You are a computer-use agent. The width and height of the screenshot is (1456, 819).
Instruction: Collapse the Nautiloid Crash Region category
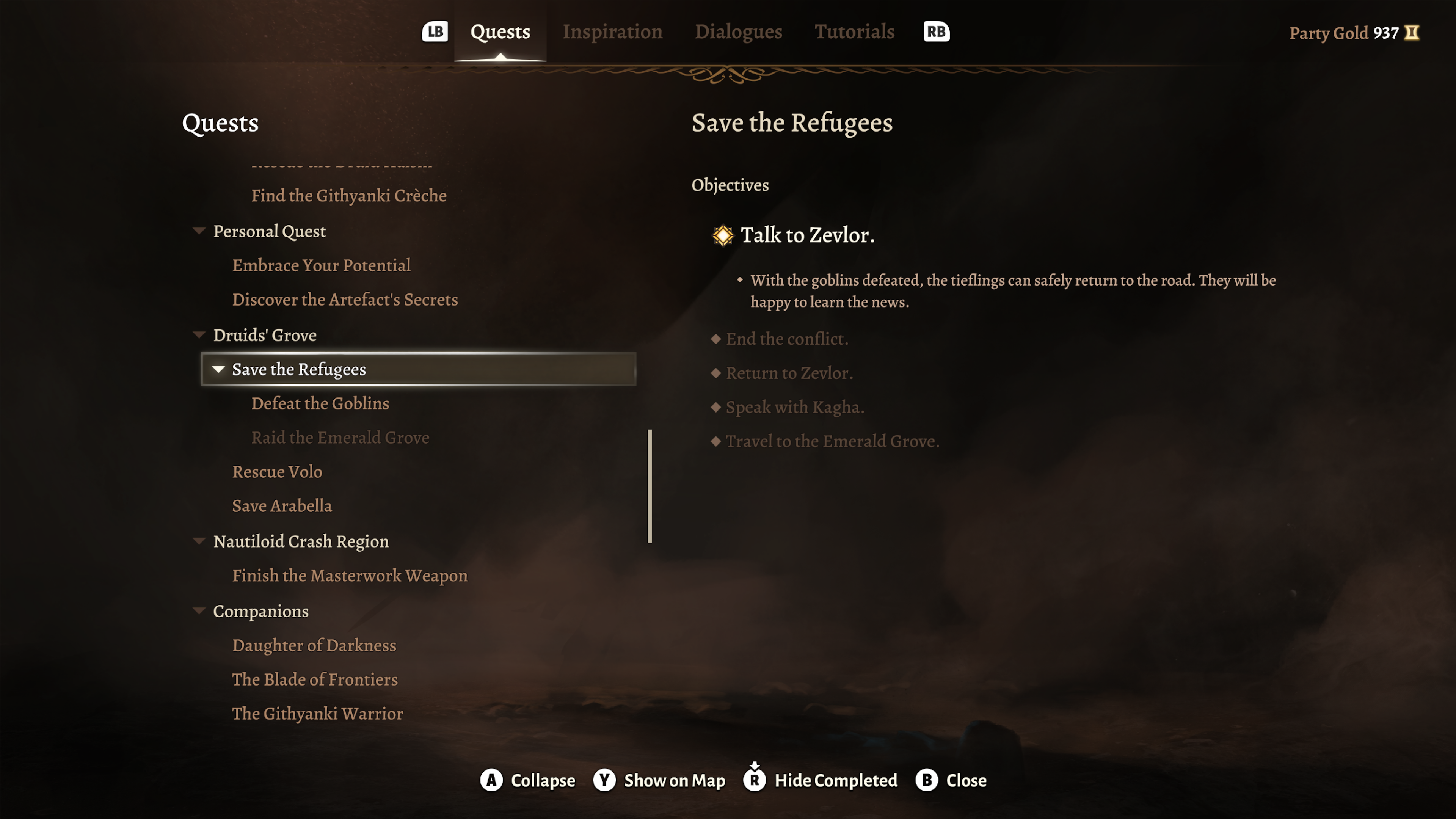pos(199,541)
